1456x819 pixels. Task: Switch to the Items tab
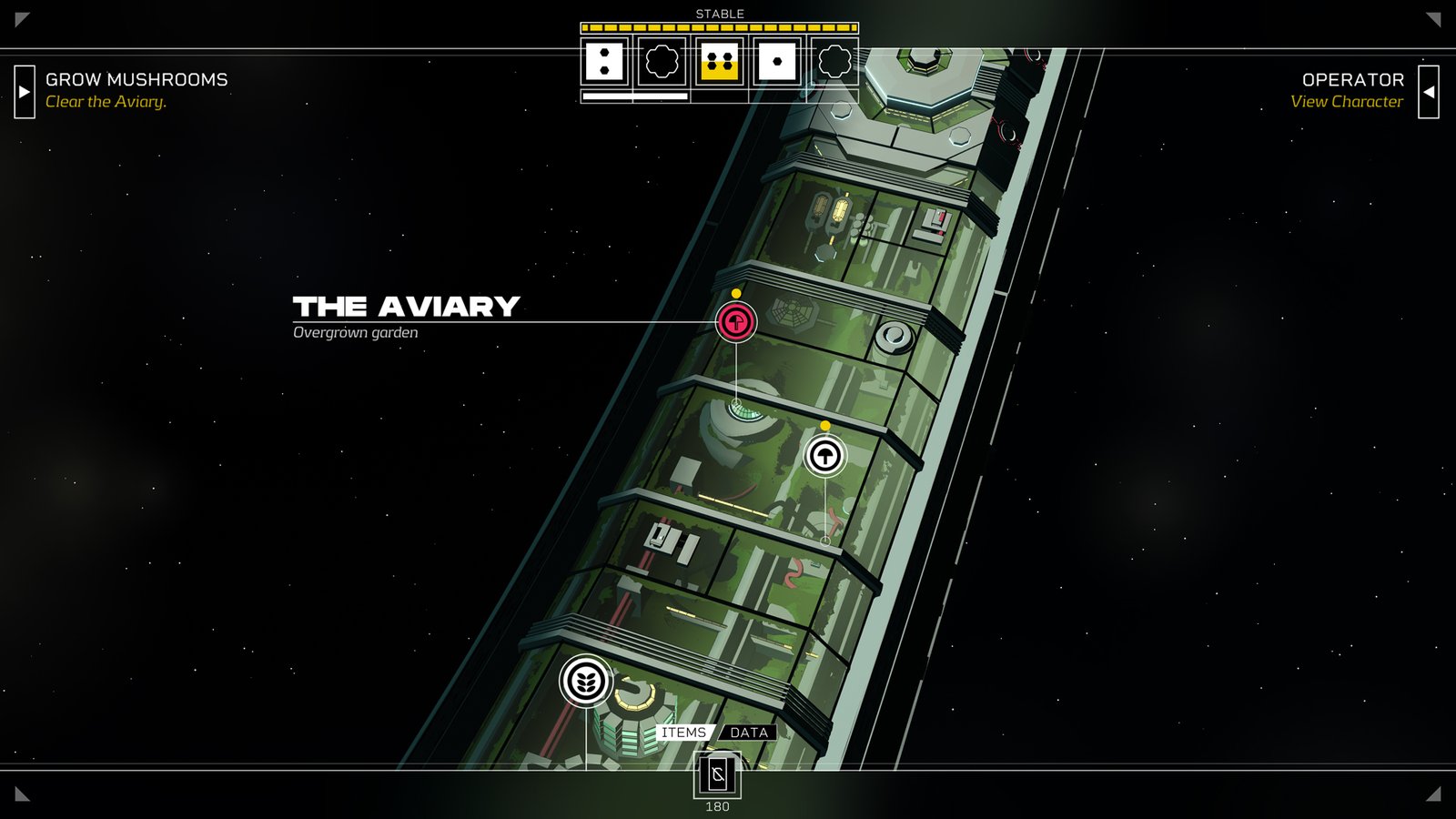click(684, 733)
